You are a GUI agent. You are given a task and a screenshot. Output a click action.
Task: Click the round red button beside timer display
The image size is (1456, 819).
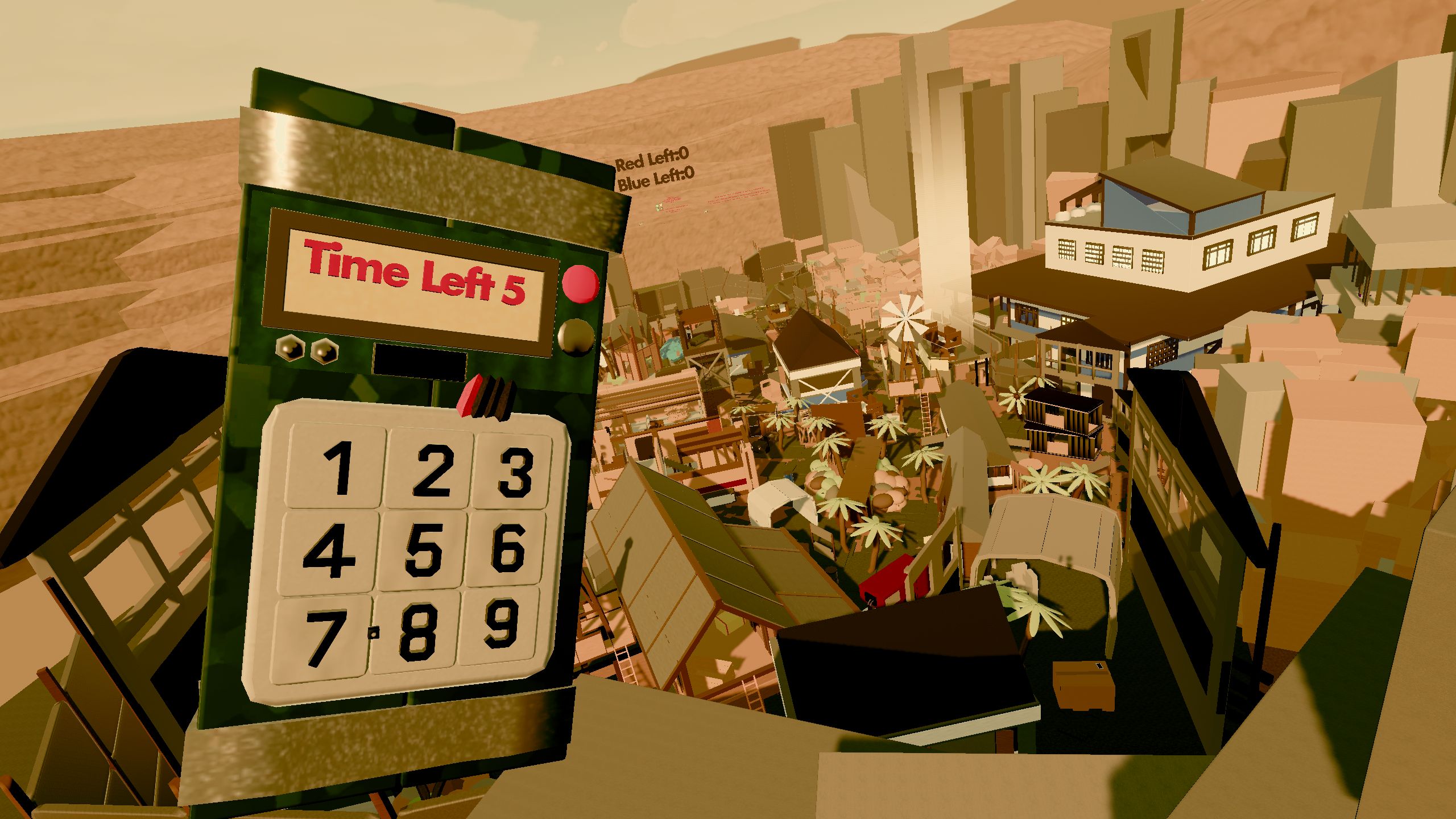(x=580, y=283)
